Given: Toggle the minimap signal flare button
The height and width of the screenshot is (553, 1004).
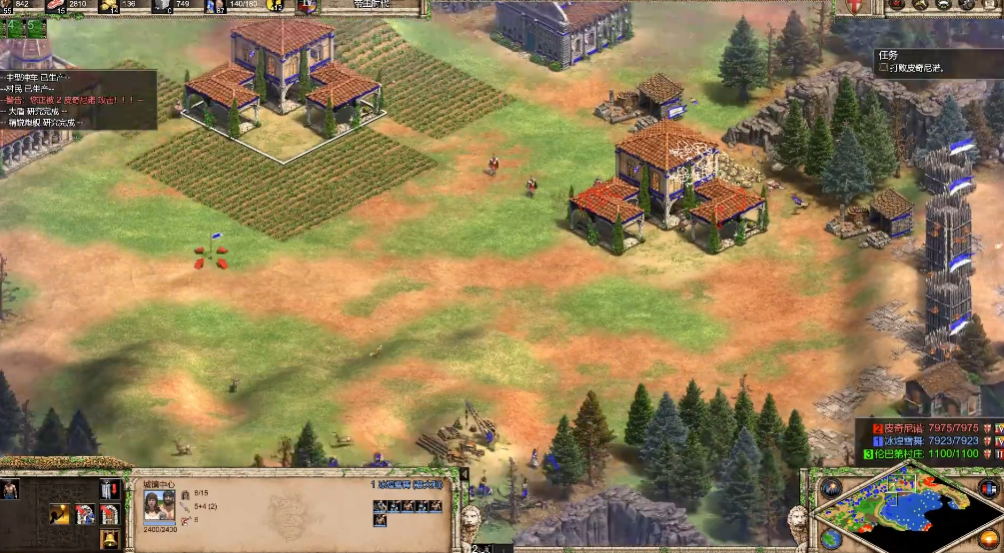Looking at the screenshot, I should tap(830, 487).
